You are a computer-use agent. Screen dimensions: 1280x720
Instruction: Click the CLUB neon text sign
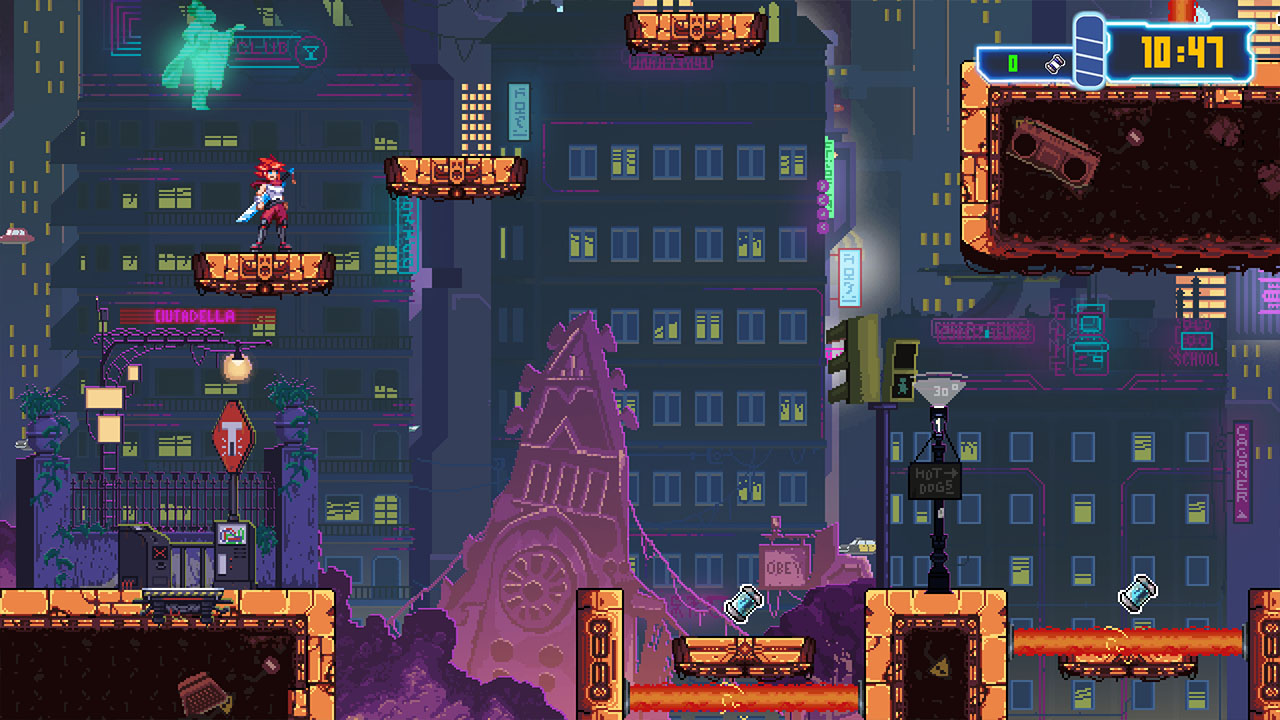[261, 47]
